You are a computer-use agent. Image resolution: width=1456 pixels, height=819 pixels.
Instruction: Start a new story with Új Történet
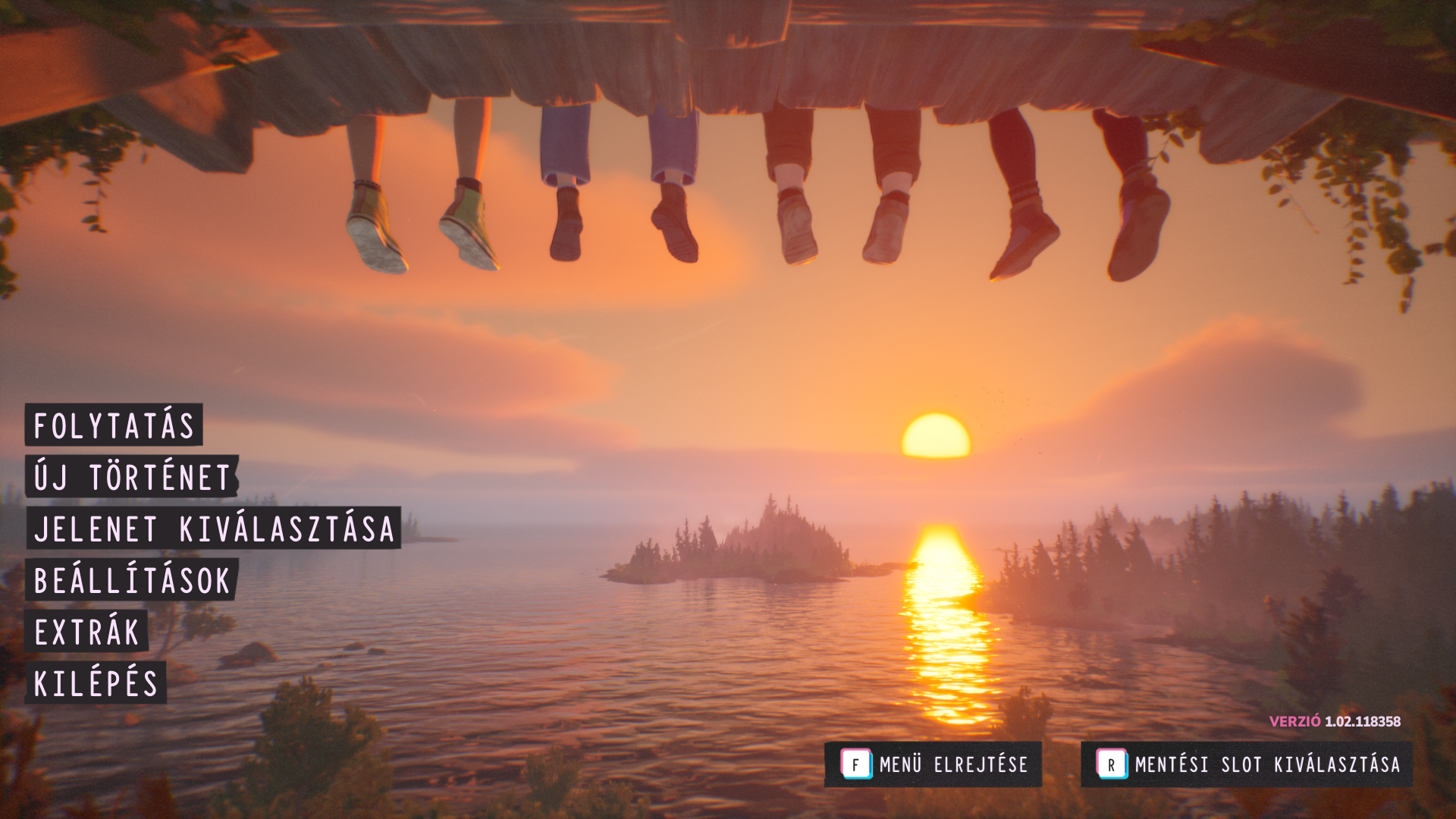[x=132, y=477]
